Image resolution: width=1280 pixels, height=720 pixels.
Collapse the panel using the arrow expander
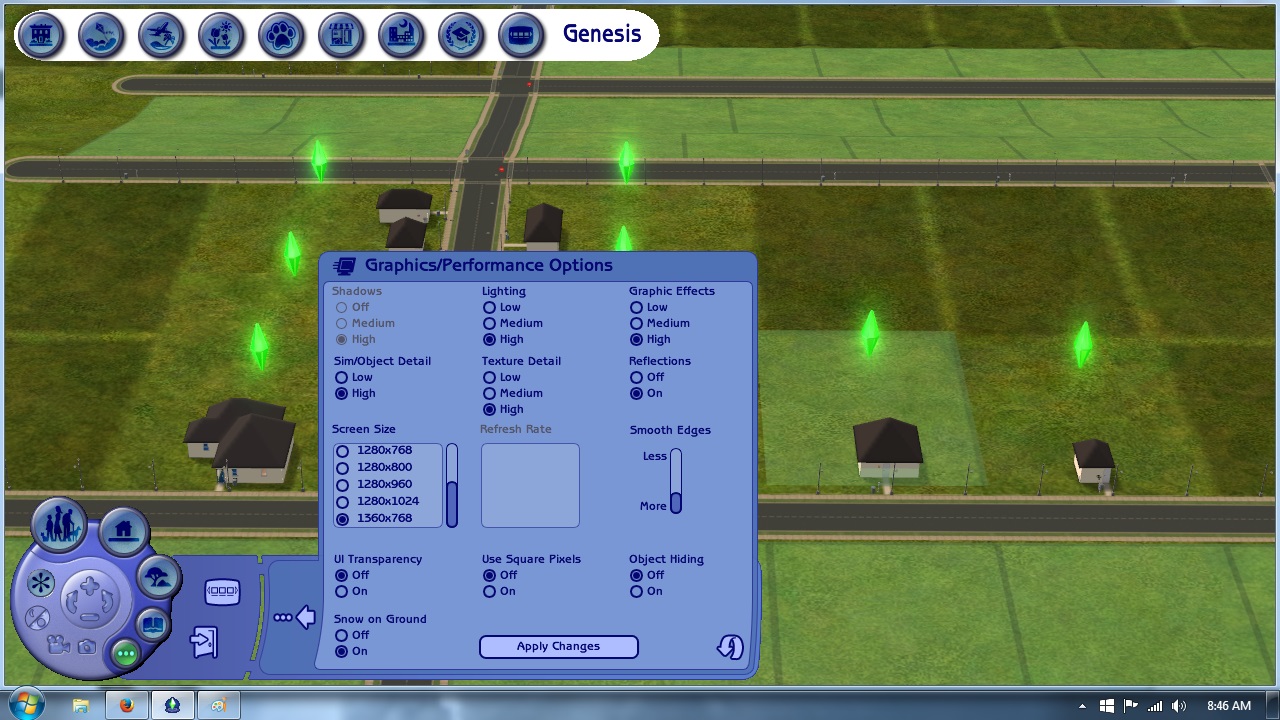coord(304,616)
